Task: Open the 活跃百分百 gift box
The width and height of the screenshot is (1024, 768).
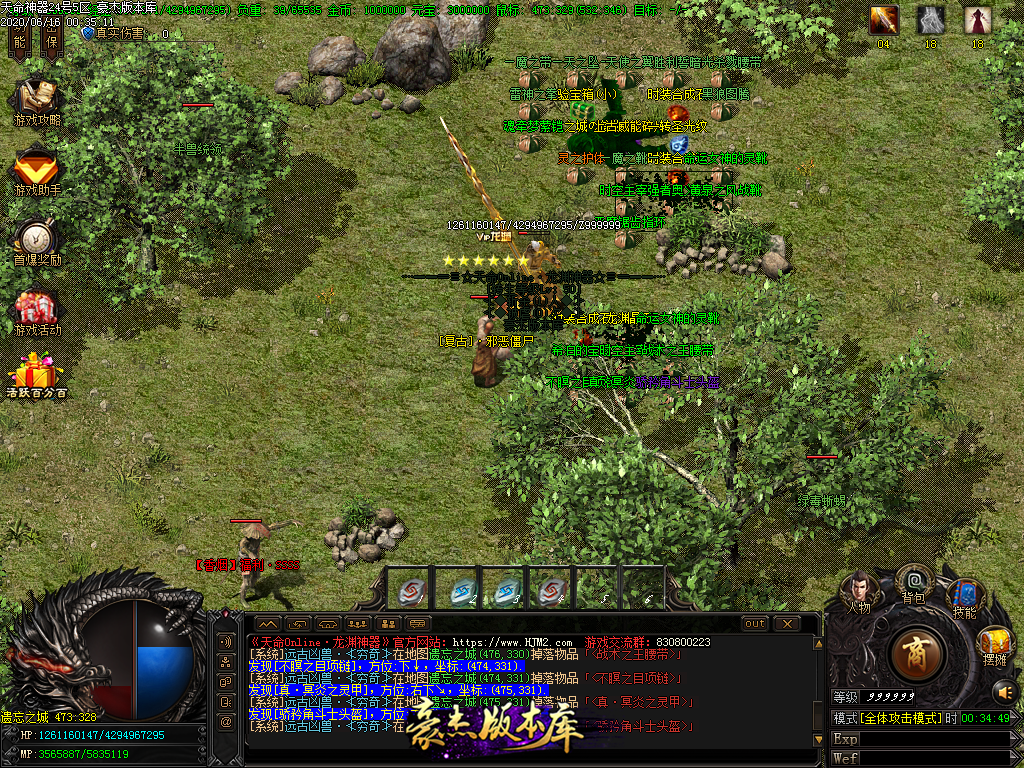Action: 37,377
